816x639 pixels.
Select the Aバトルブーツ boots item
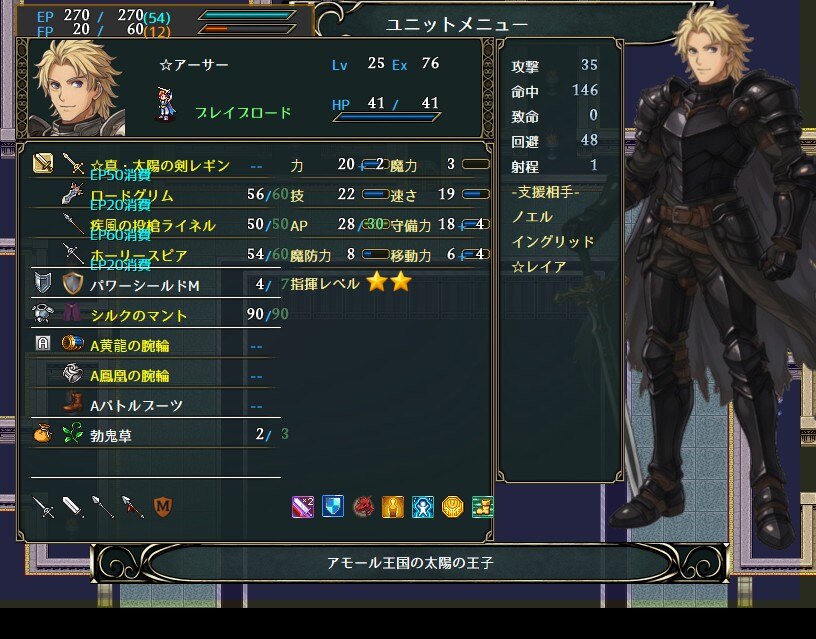[x=136, y=405]
